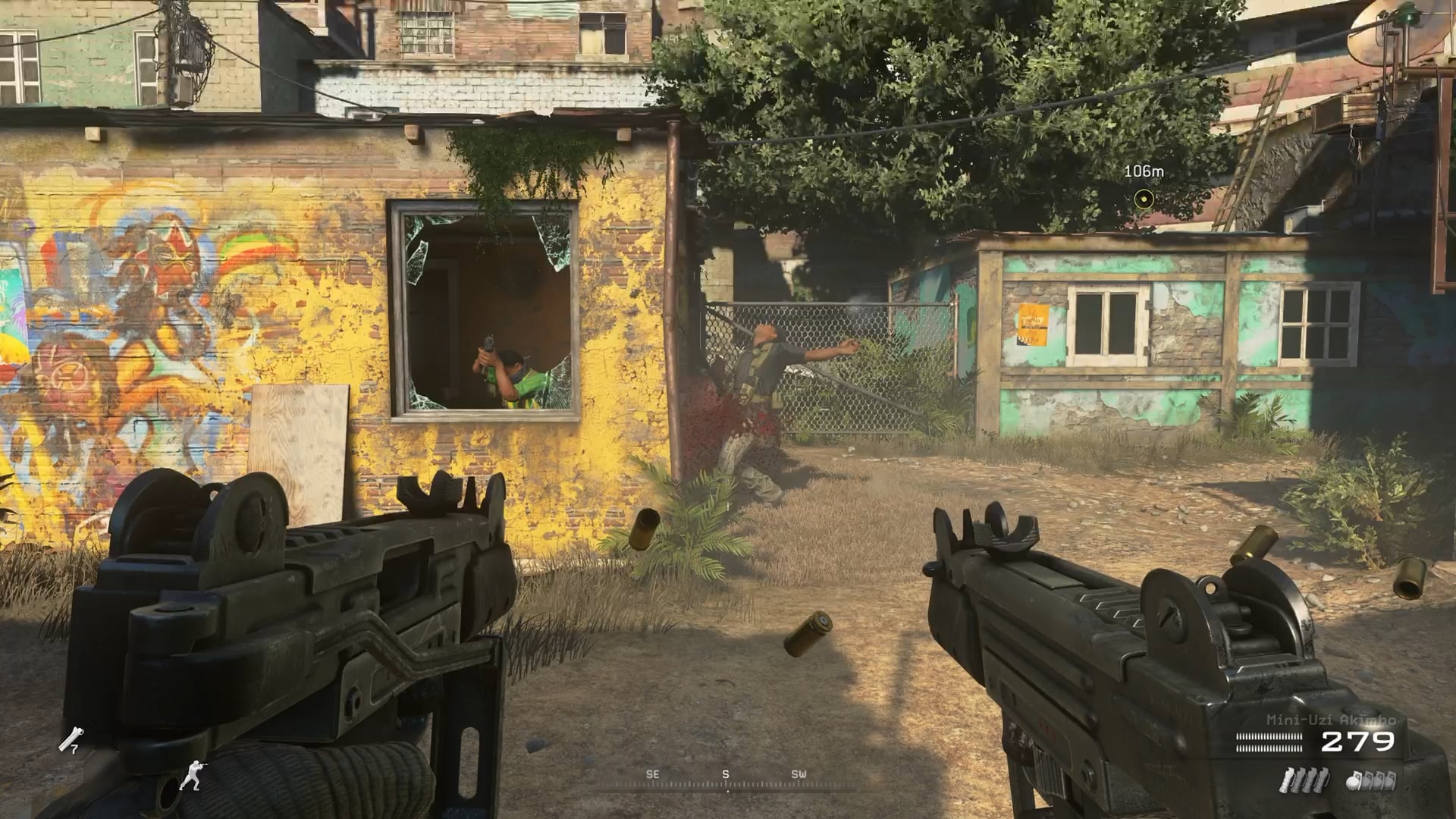Click the 106m objective waypoint marker
Viewport: 1456px width, 819px height.
point(1144,199)
